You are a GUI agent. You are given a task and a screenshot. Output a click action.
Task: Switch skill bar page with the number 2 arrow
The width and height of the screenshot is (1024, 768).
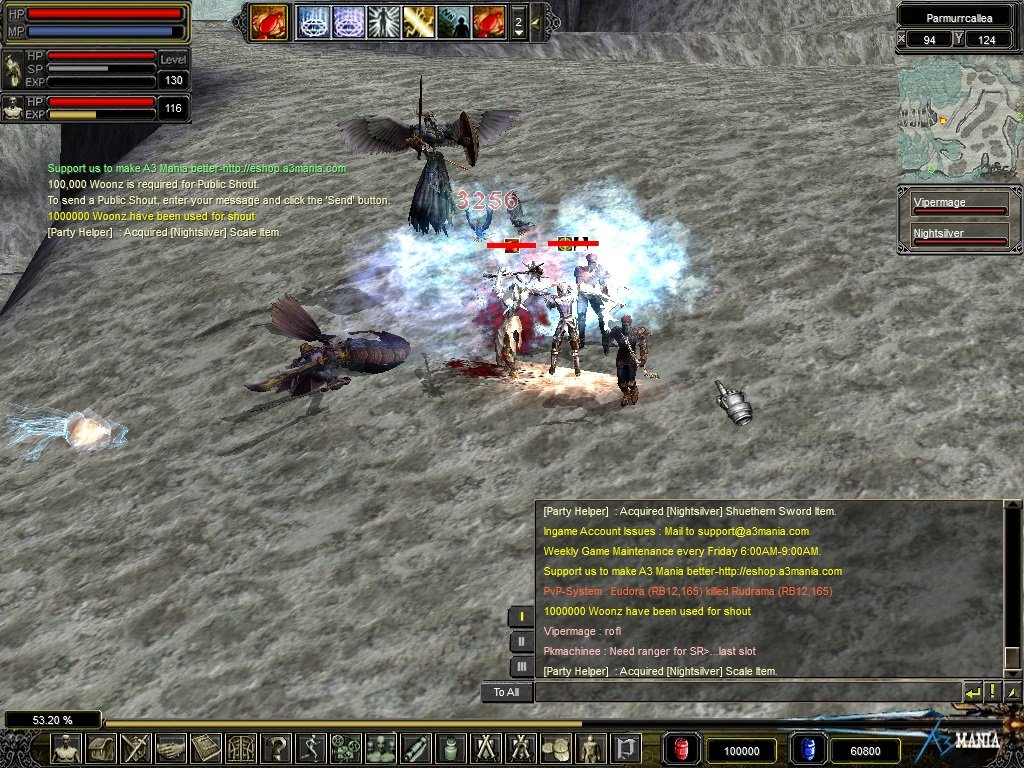coord(518,22)
